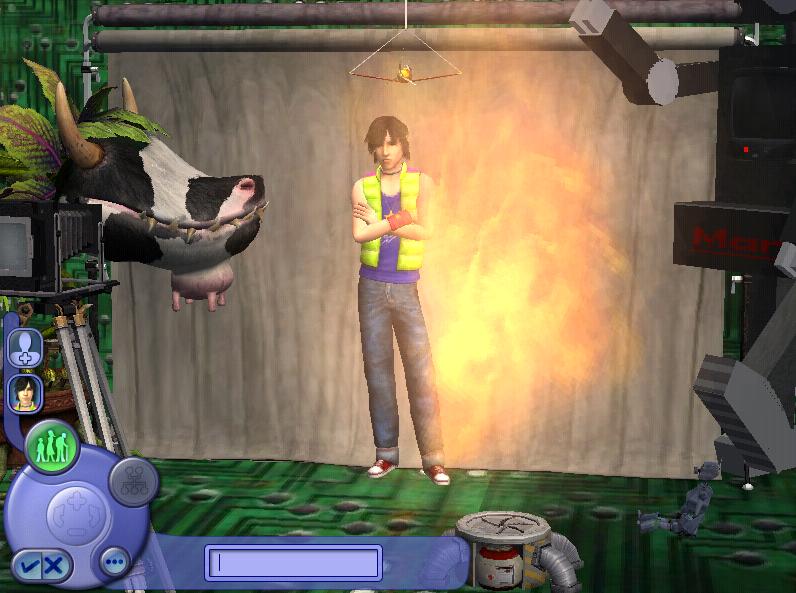The width and height of the screenshot is (796, 593).
Task: Add a new Sim to the family
Action: 25,347
